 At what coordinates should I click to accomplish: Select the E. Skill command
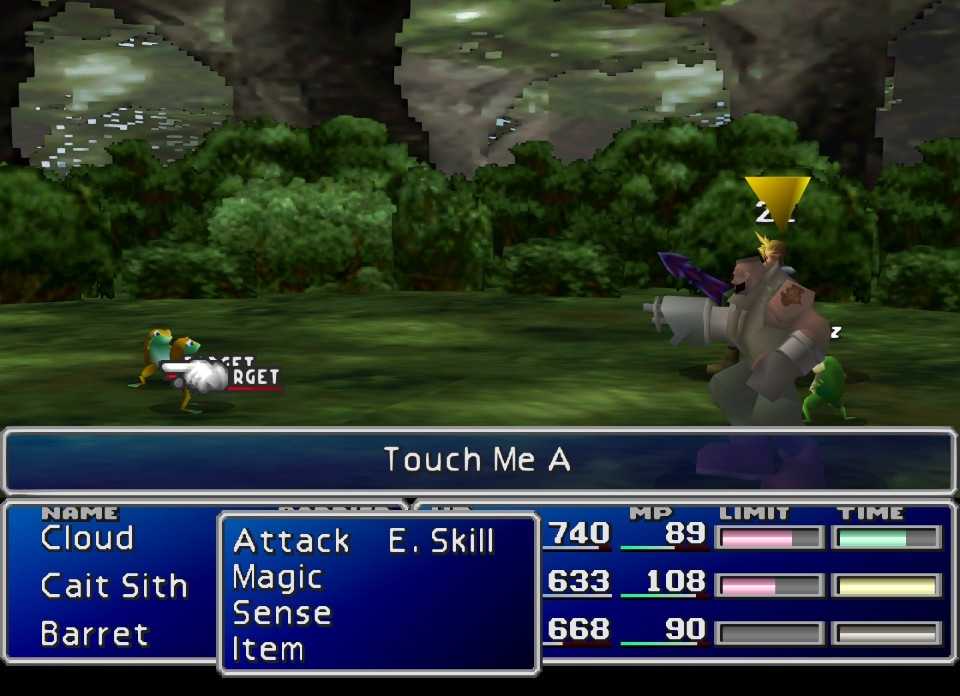(x=441, y=541)
